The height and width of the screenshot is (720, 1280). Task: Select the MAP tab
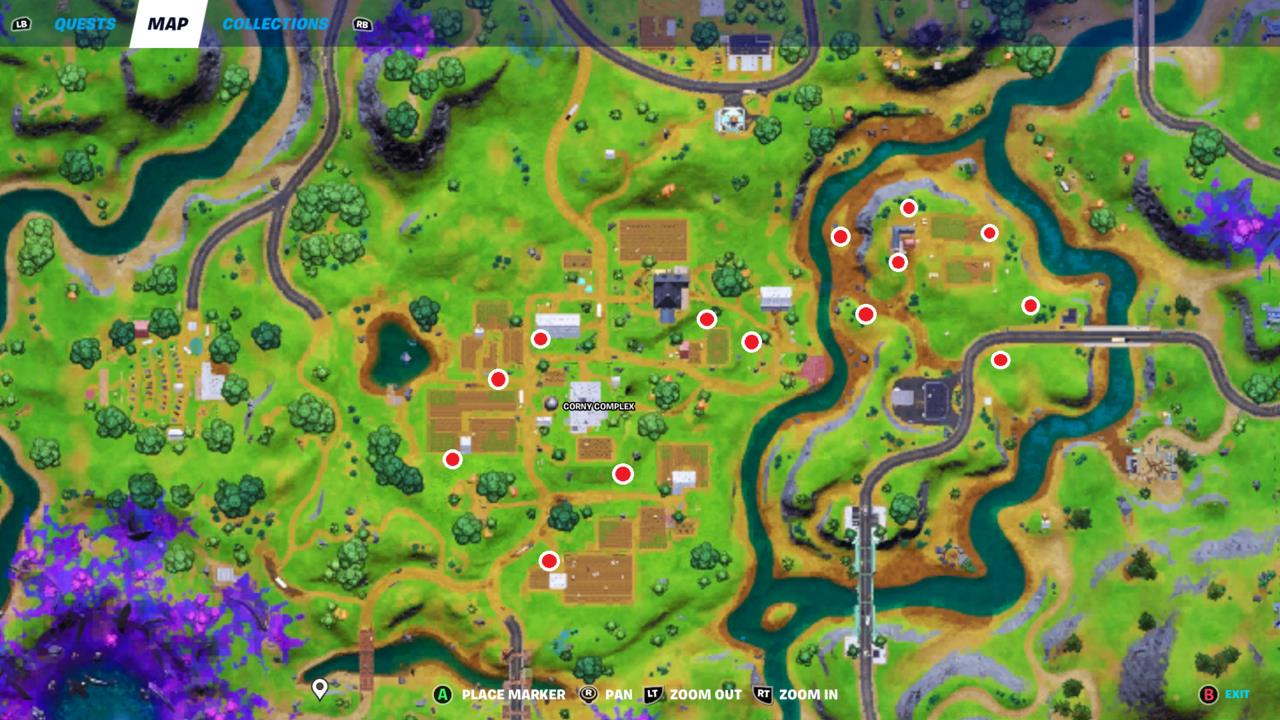168,23
